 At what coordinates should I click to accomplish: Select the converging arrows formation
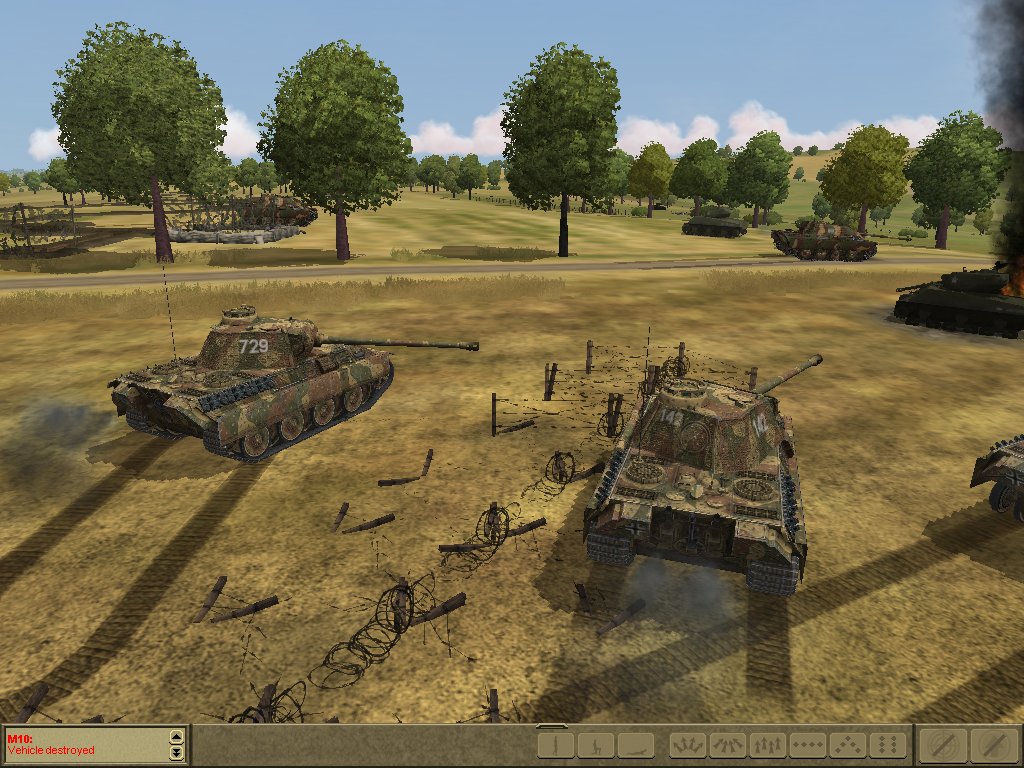(x=727, y=745)
